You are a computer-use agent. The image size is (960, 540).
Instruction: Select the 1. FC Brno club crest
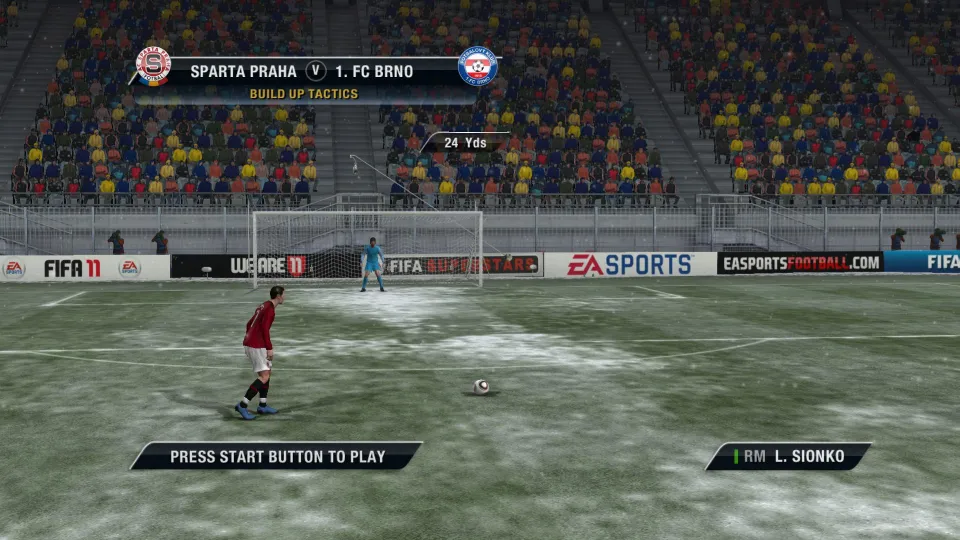477,66
